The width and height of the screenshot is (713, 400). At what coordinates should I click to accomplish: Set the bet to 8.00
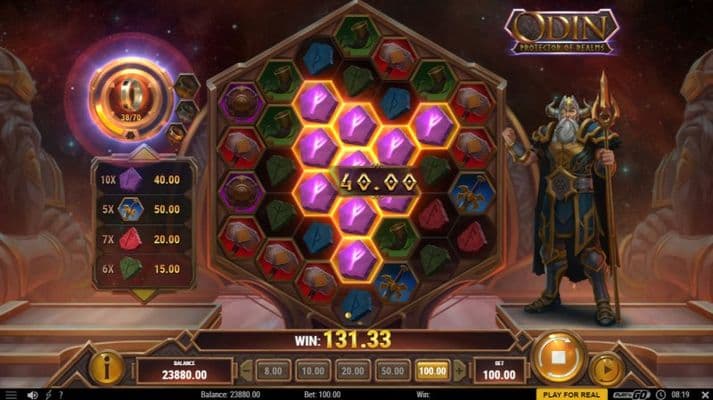coord(272,370)
